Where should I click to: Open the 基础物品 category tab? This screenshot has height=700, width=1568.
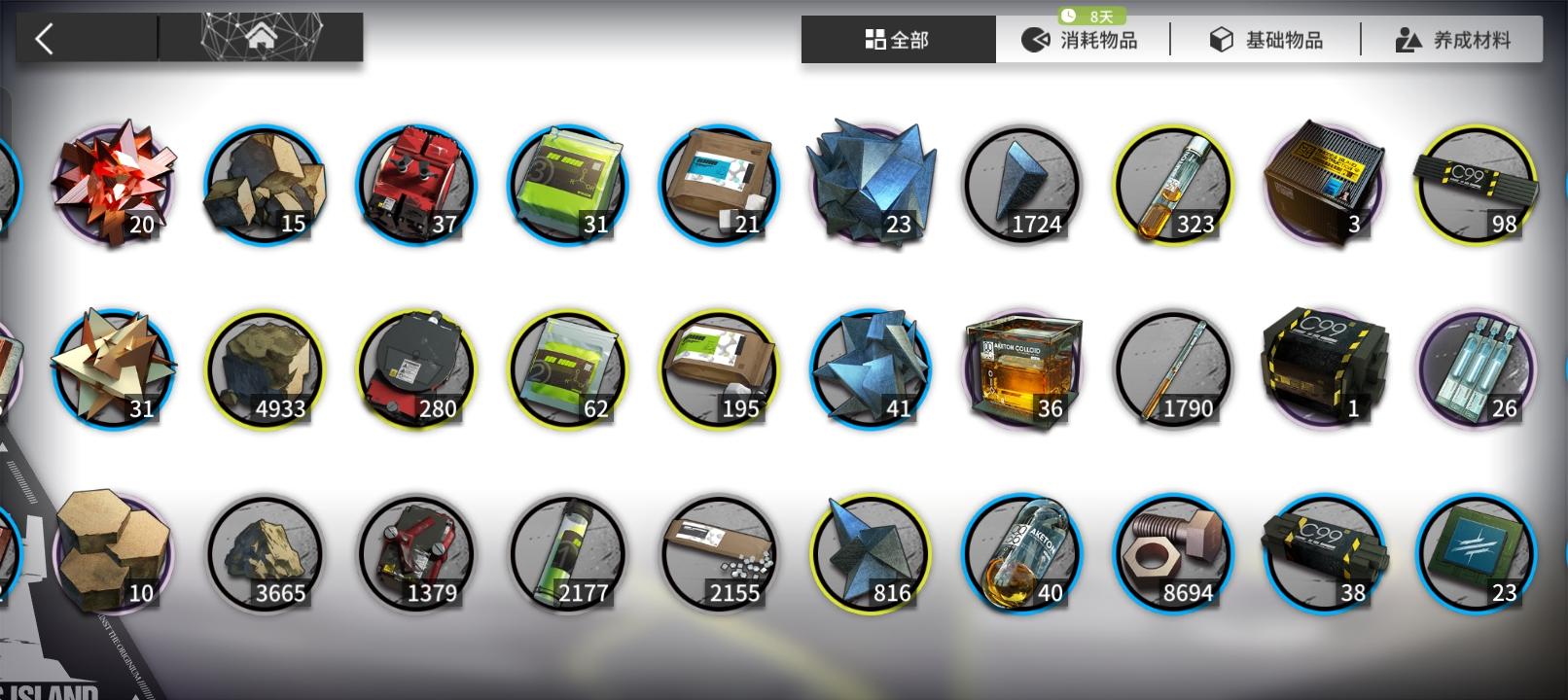point(1266,39)
